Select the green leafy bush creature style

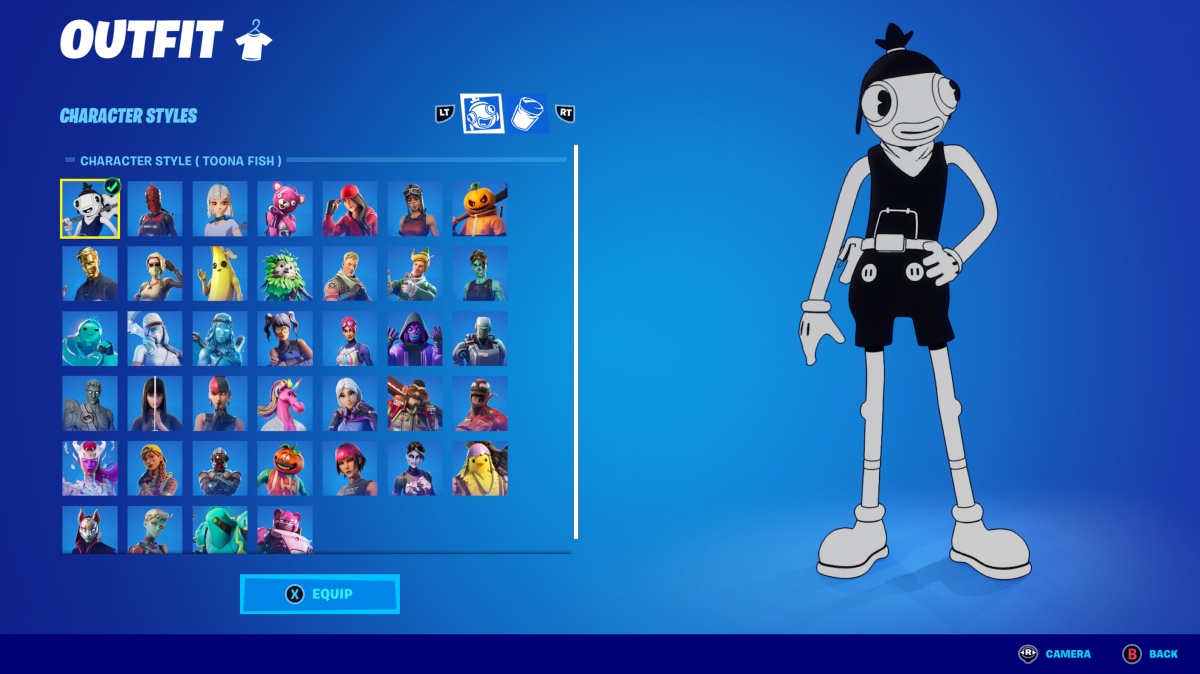pos(285,274)
